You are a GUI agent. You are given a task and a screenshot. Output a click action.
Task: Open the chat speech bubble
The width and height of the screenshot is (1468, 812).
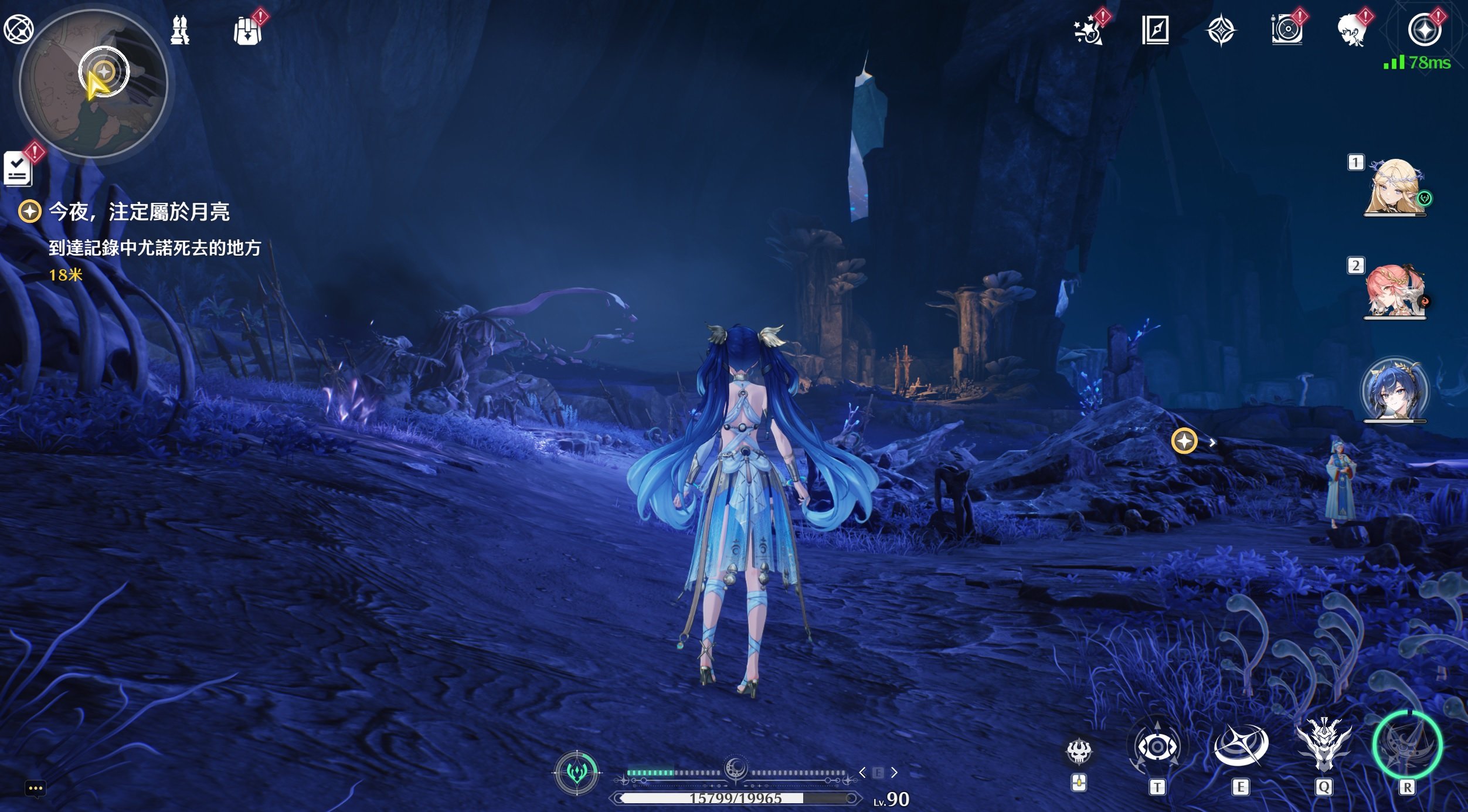(35, 788)
